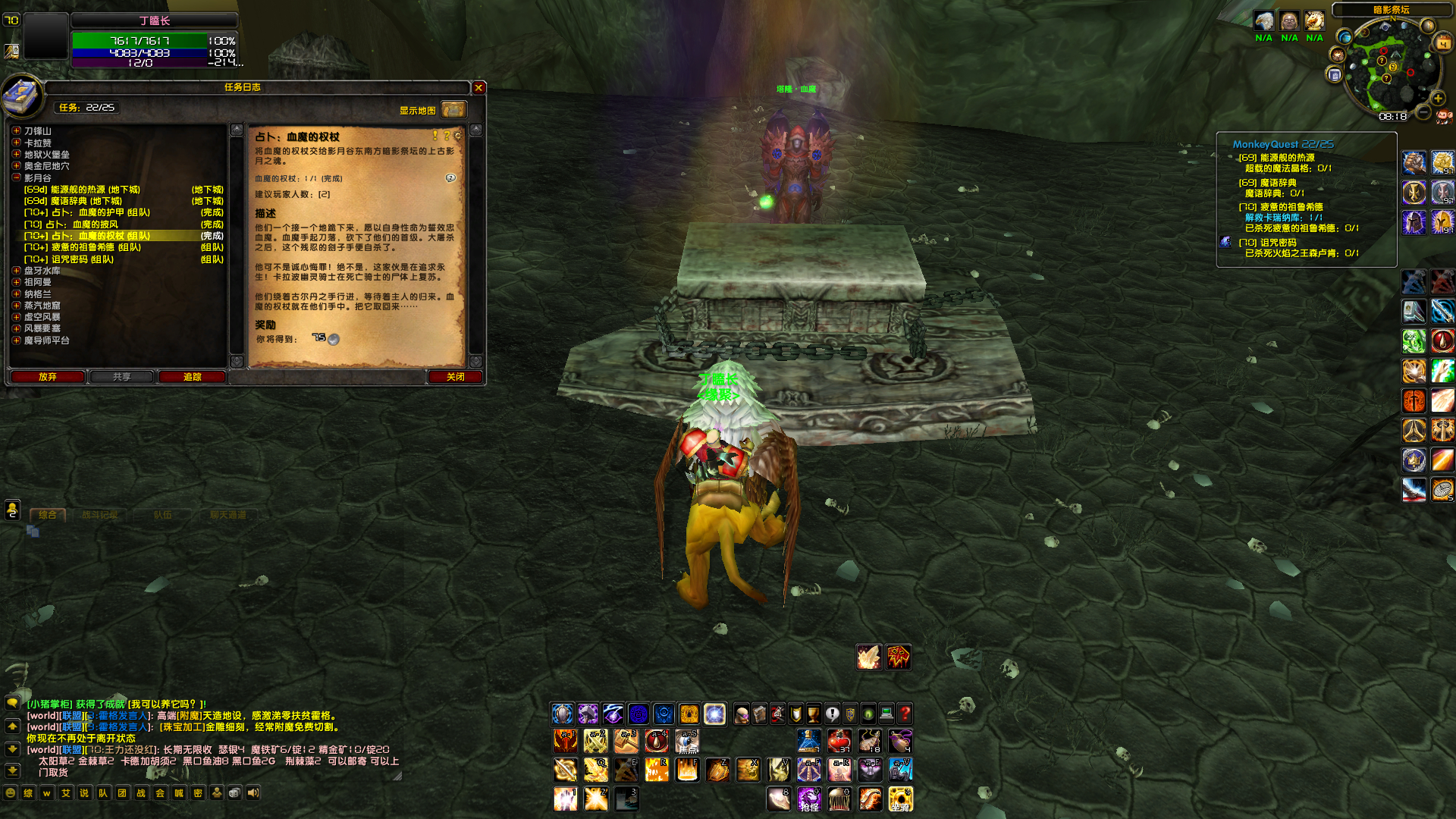Click the smiley emote icon in chat bar
Image resolution: width=1456 pixels, height=819 pixels.
click(x=11, y=792)
